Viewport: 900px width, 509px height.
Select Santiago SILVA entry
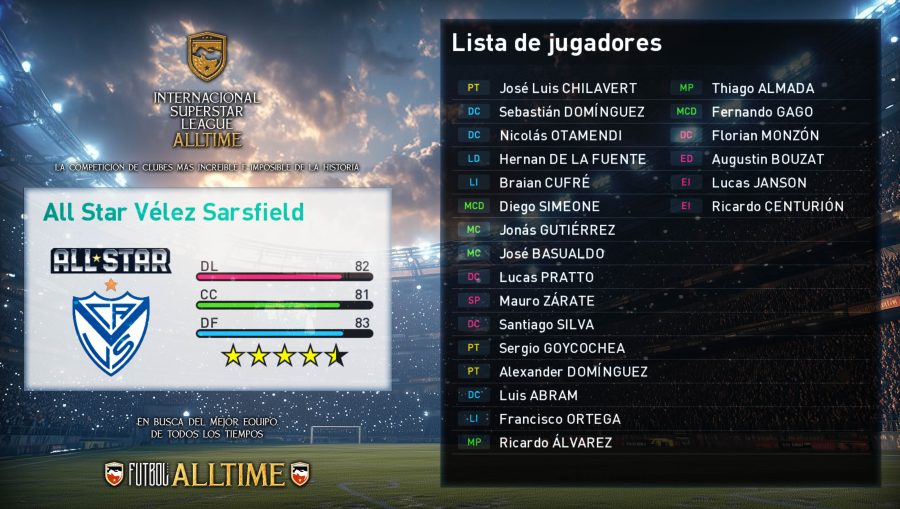pos(546,324)
